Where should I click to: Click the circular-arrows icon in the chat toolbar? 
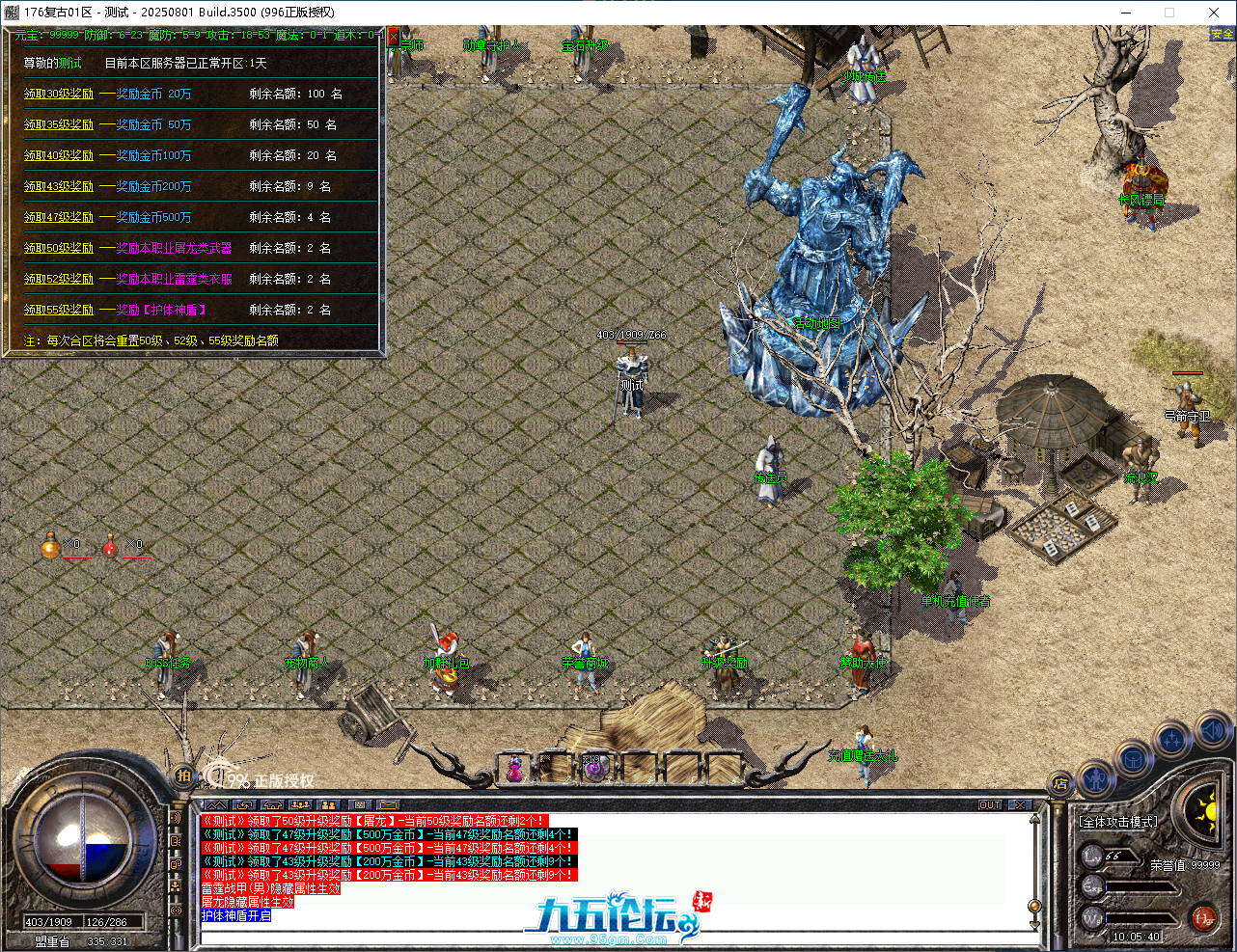click(244, 803)
